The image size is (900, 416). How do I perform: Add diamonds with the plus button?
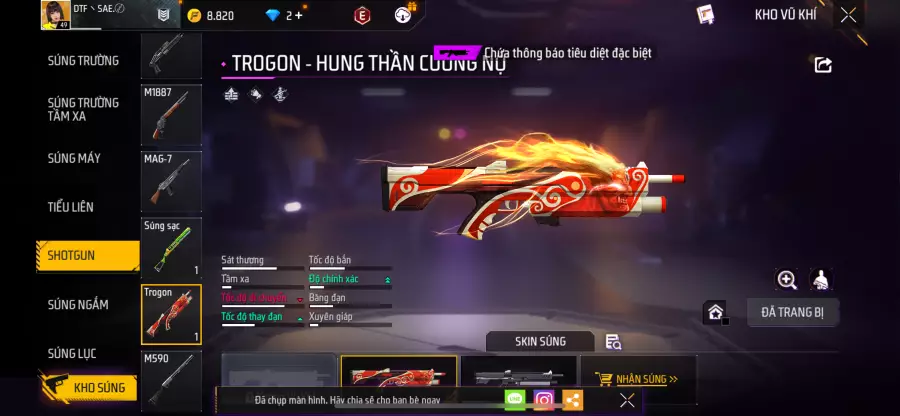click(298, 15)
